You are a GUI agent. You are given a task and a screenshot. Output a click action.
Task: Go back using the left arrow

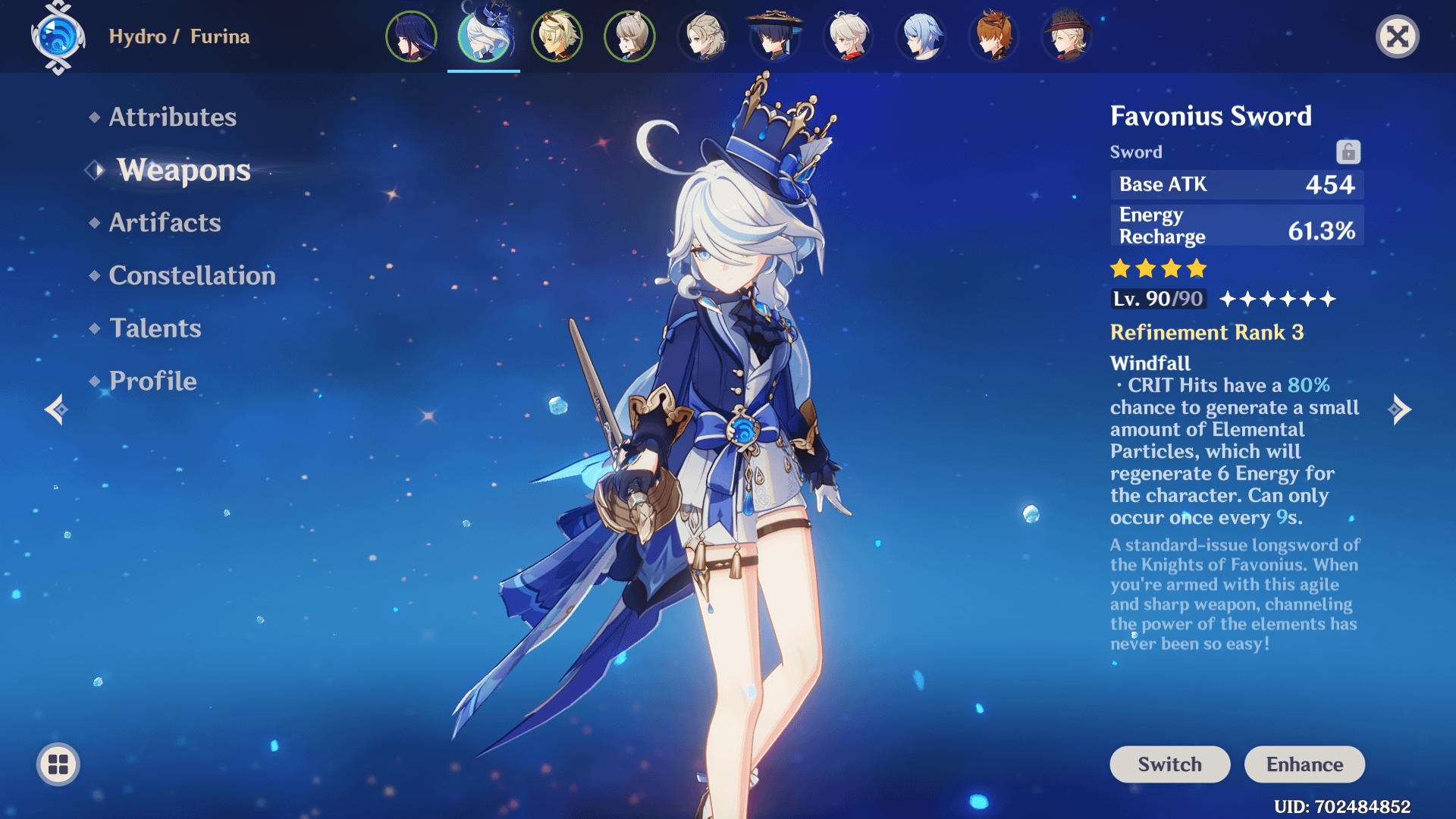coord(57,409)
